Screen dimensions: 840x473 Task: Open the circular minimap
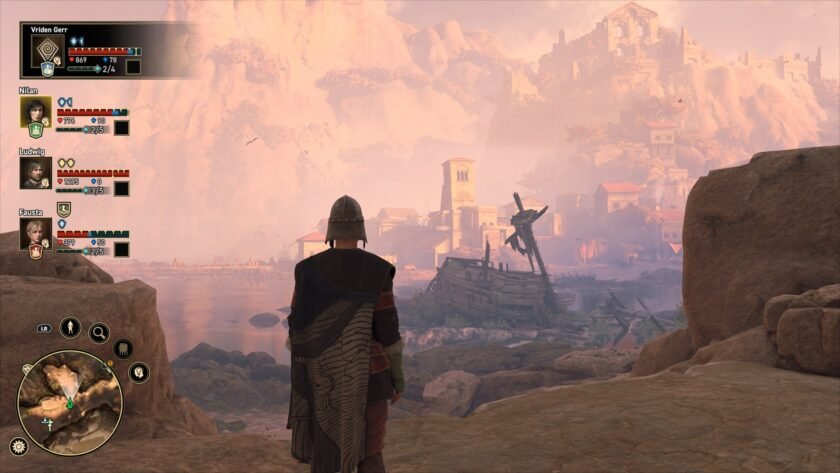click(x=70, y=402)
